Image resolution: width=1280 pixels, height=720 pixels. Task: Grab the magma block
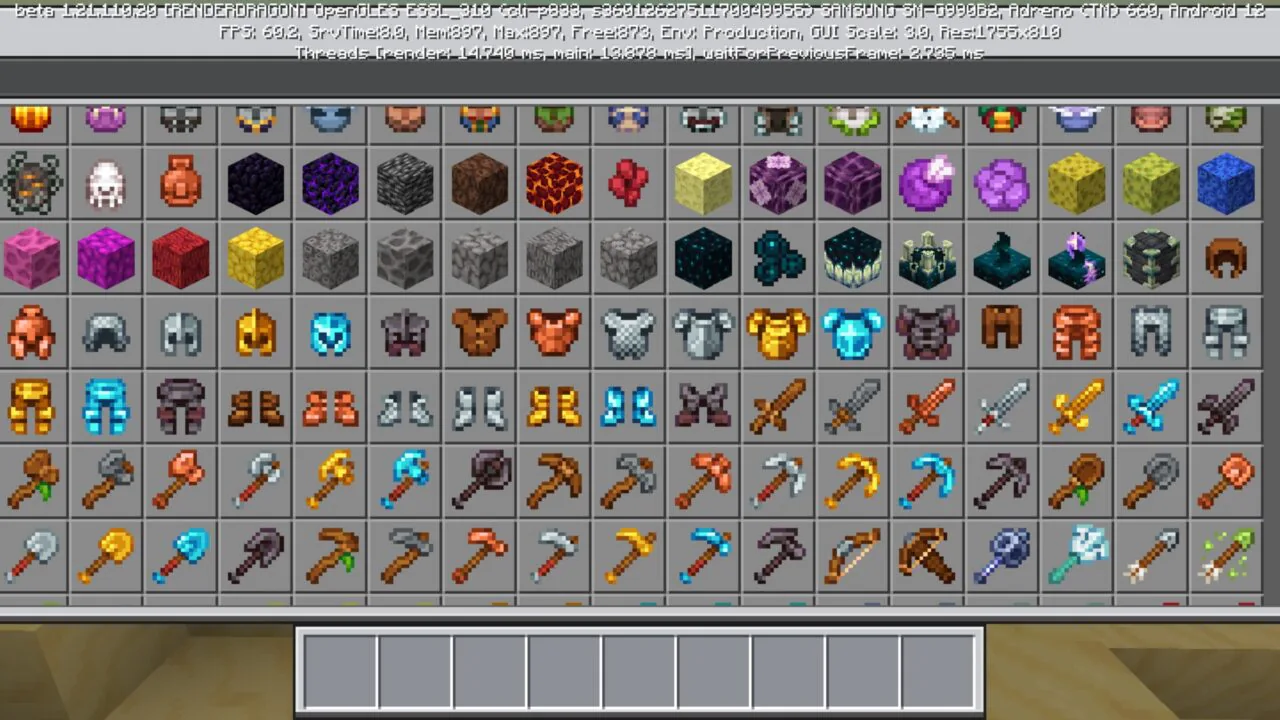pyautogui.click(x=553, y=184)
